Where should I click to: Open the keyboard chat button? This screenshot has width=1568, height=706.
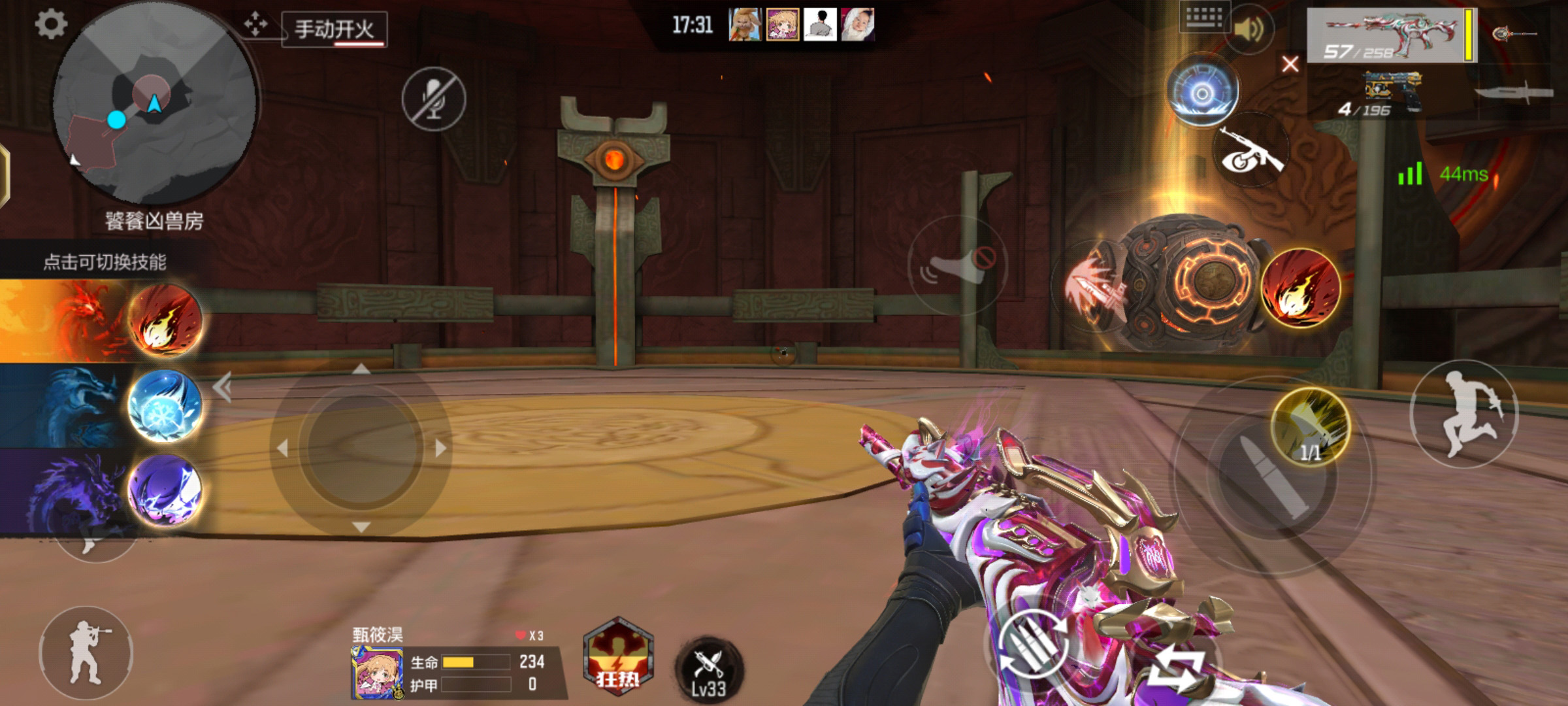point(1204,17)
